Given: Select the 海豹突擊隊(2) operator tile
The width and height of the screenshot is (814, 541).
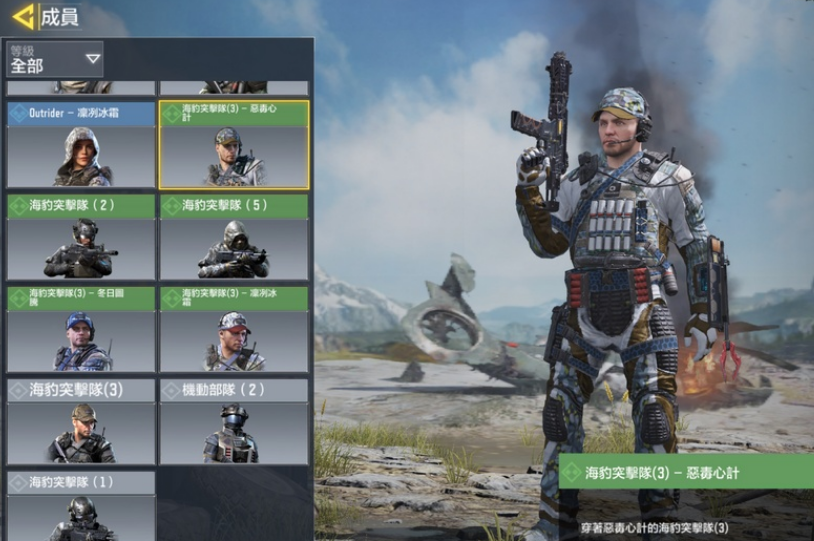Looking at the screenshot, I should click(x=81, y=238).
